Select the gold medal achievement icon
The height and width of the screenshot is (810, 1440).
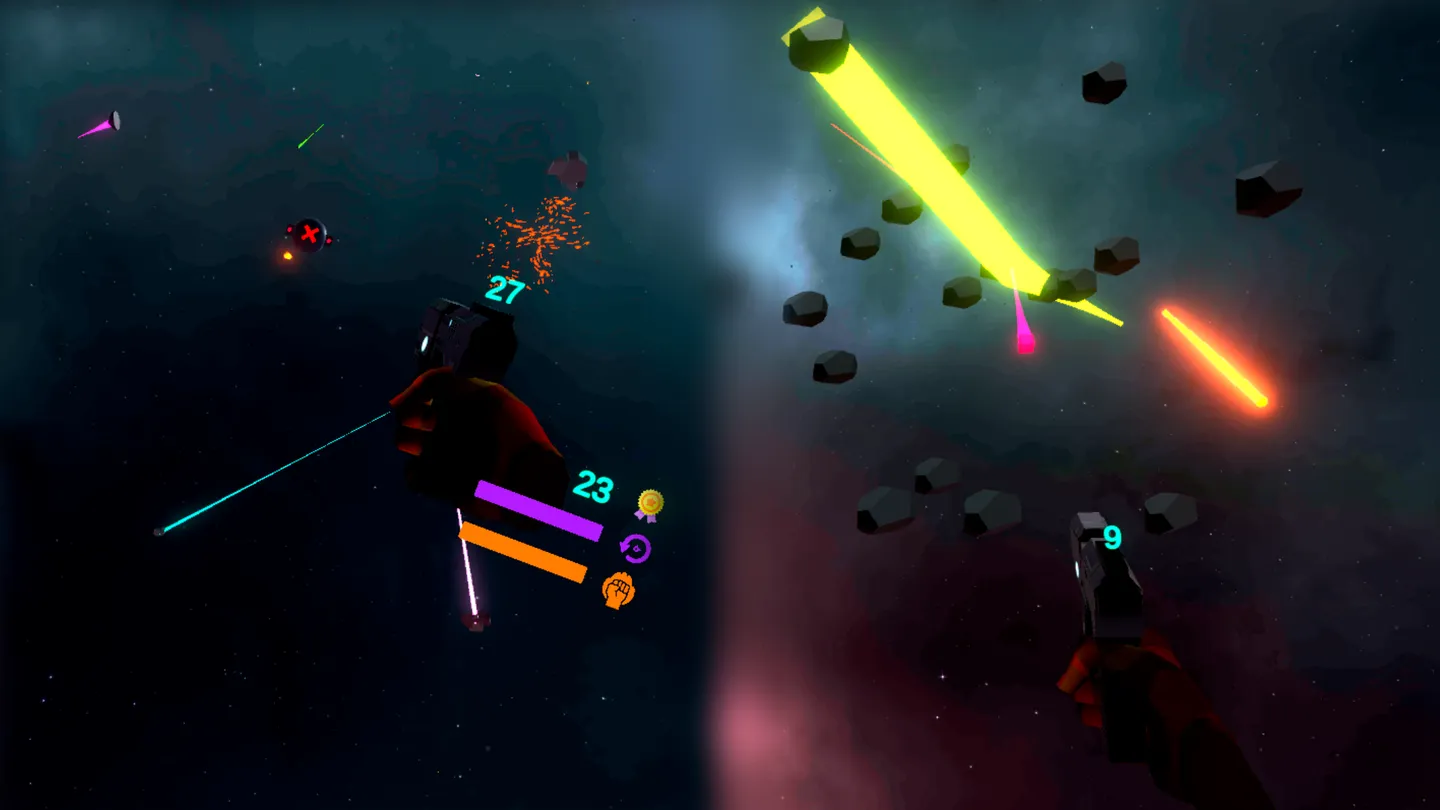651,504
